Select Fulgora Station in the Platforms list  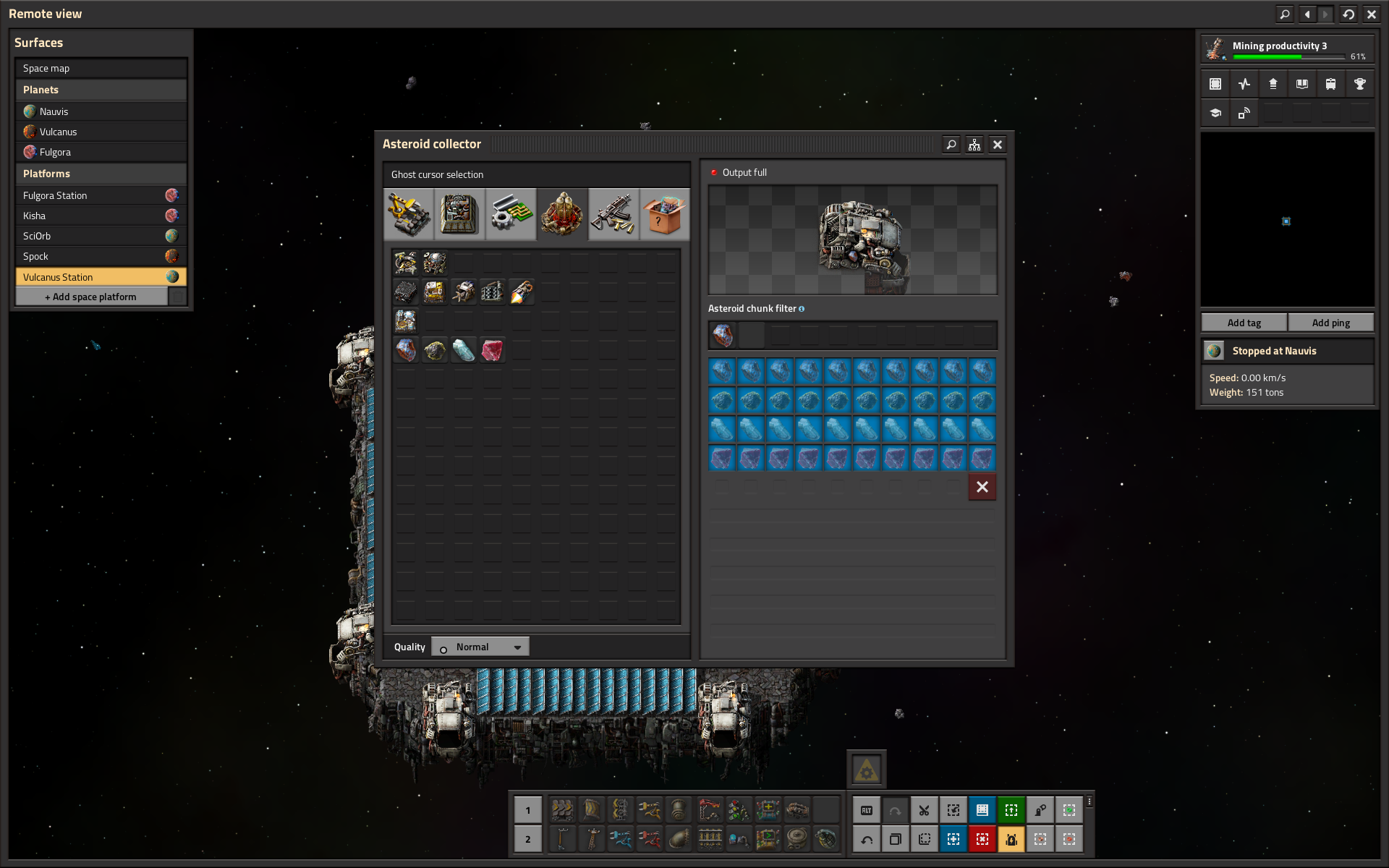click(x=101, y=195)
